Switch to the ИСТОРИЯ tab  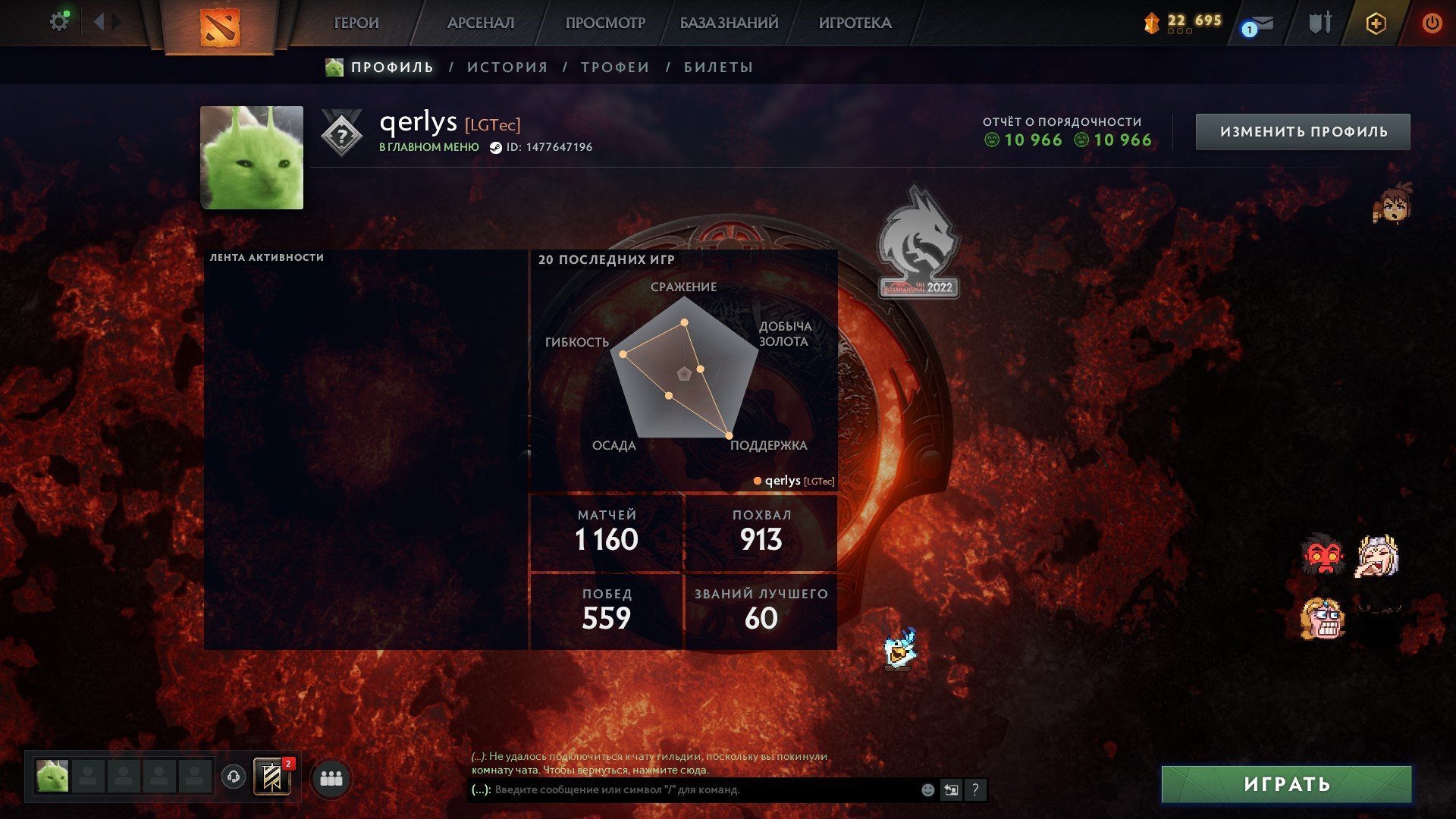pyautogui.click(x=507, y=67)
